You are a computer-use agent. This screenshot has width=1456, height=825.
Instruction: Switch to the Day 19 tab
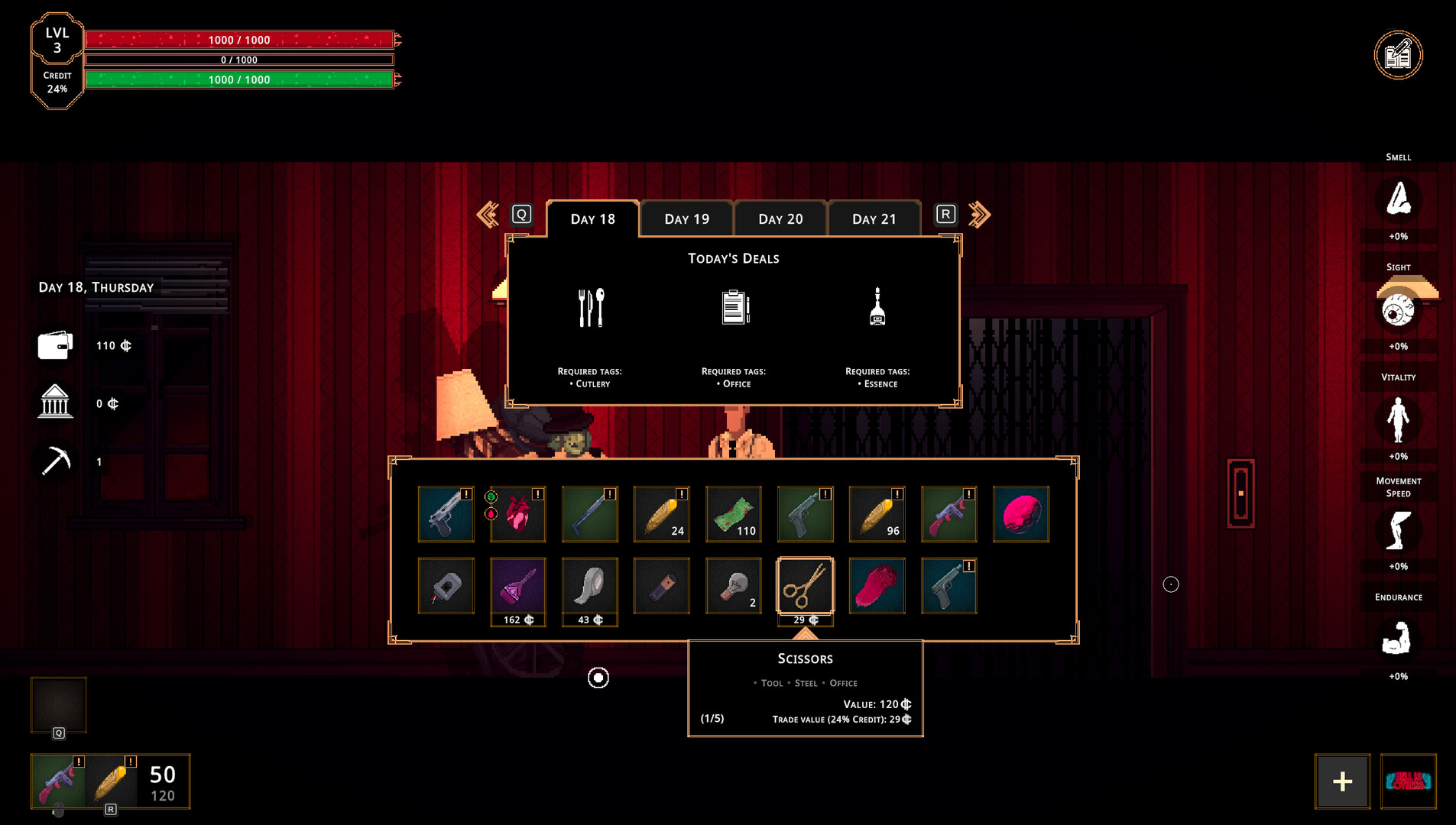tap(686, 218)
